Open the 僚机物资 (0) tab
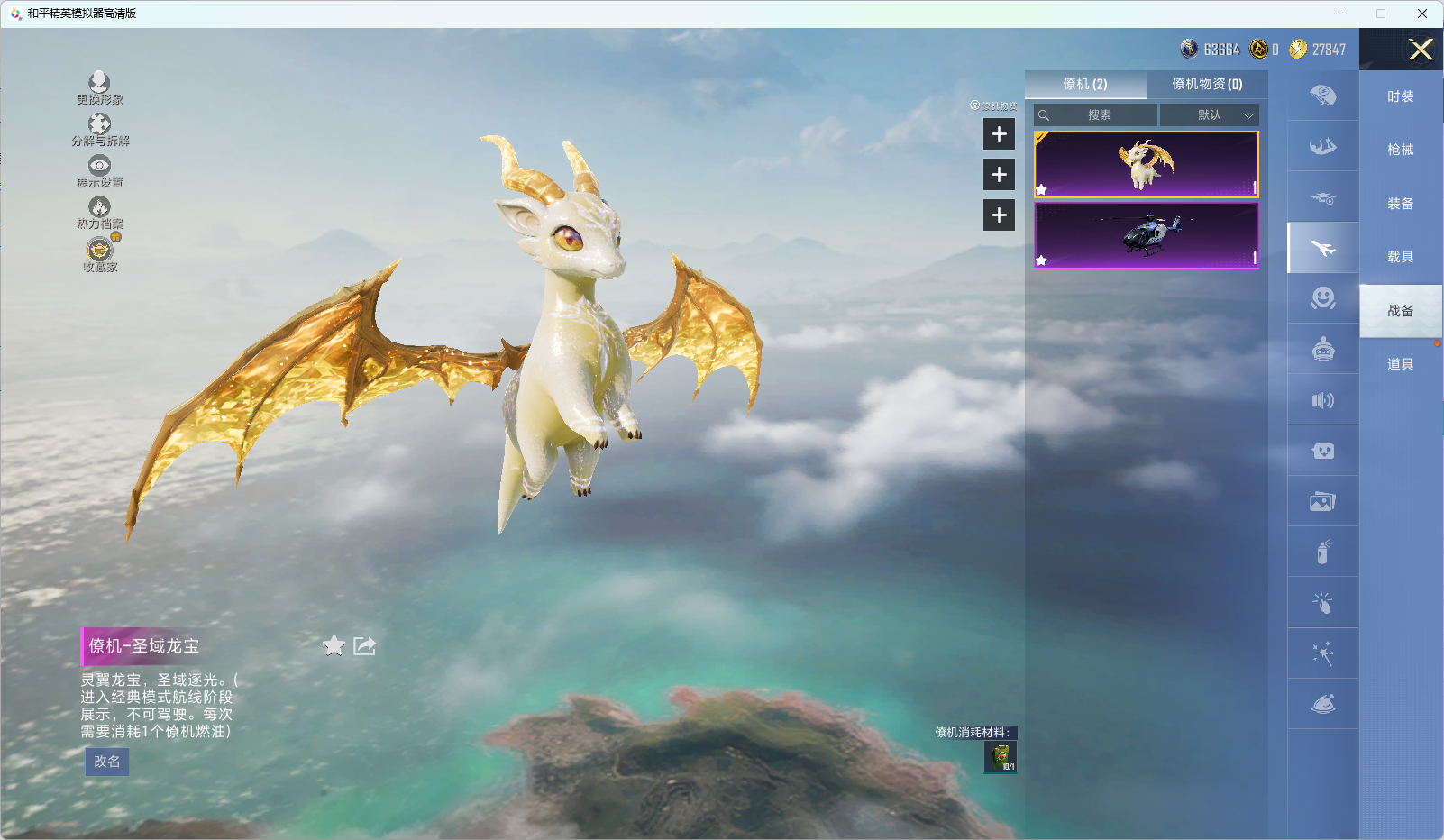This screenshot has width=1444, height=840. (1206, 84)
